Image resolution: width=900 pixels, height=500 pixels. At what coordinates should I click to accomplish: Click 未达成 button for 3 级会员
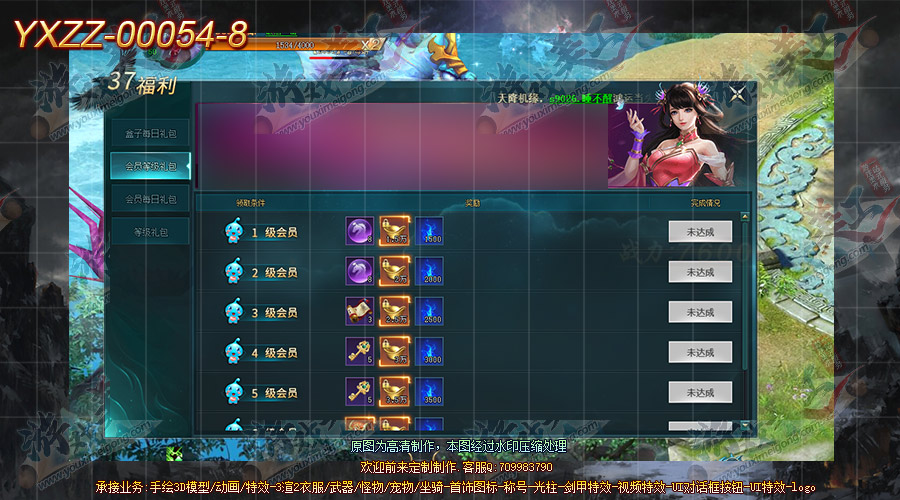click(700, 312)
